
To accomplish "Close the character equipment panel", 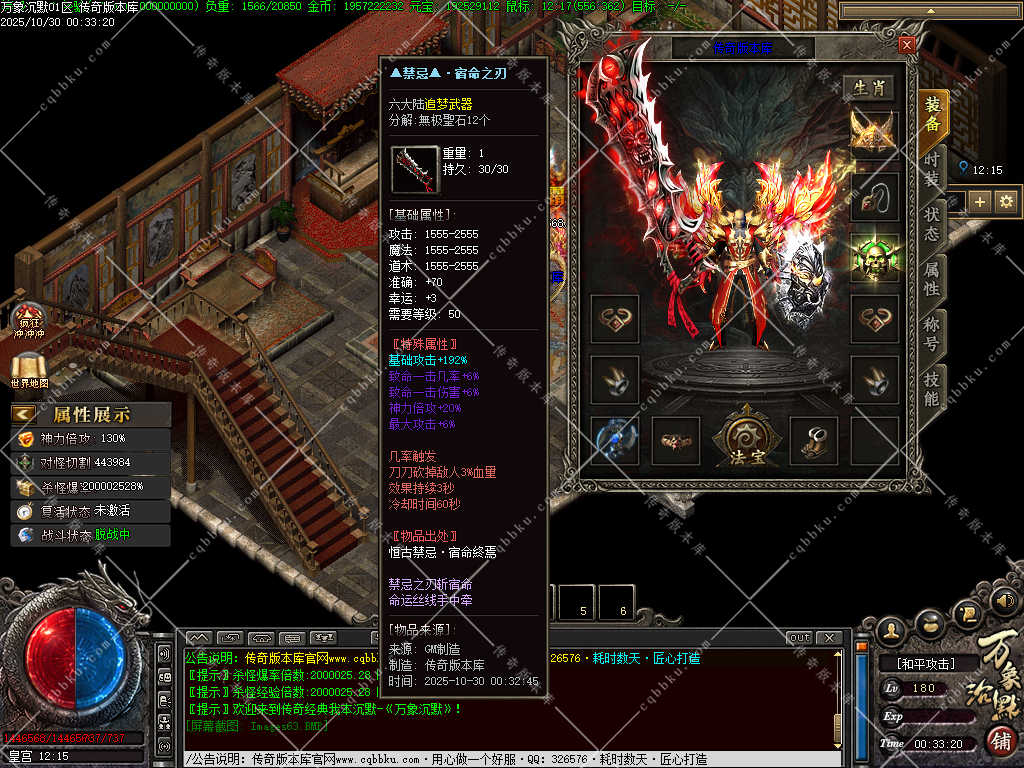I will [x=906, y=45].
